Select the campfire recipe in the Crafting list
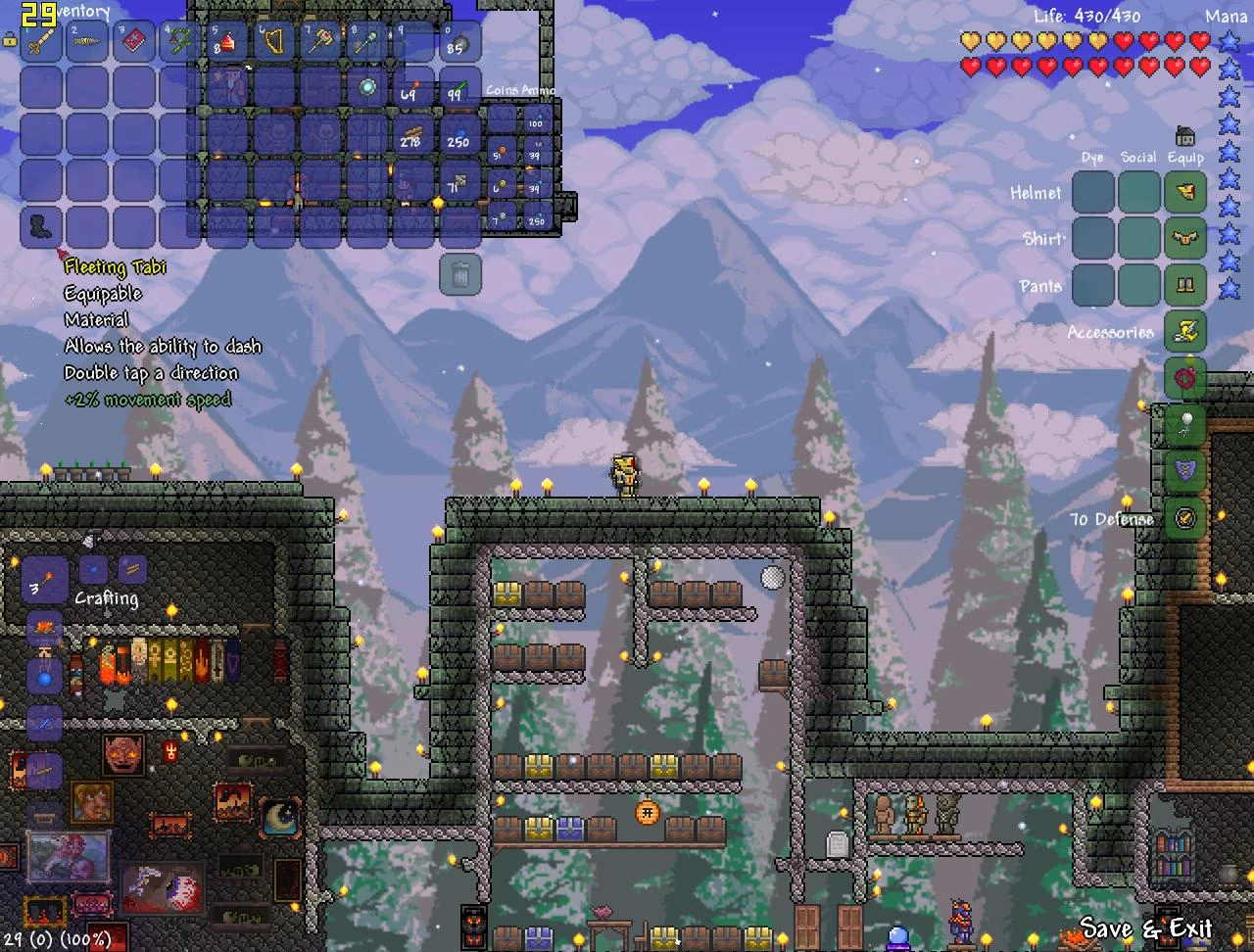This screenshot has height=952, width=1254. point(42,628)
